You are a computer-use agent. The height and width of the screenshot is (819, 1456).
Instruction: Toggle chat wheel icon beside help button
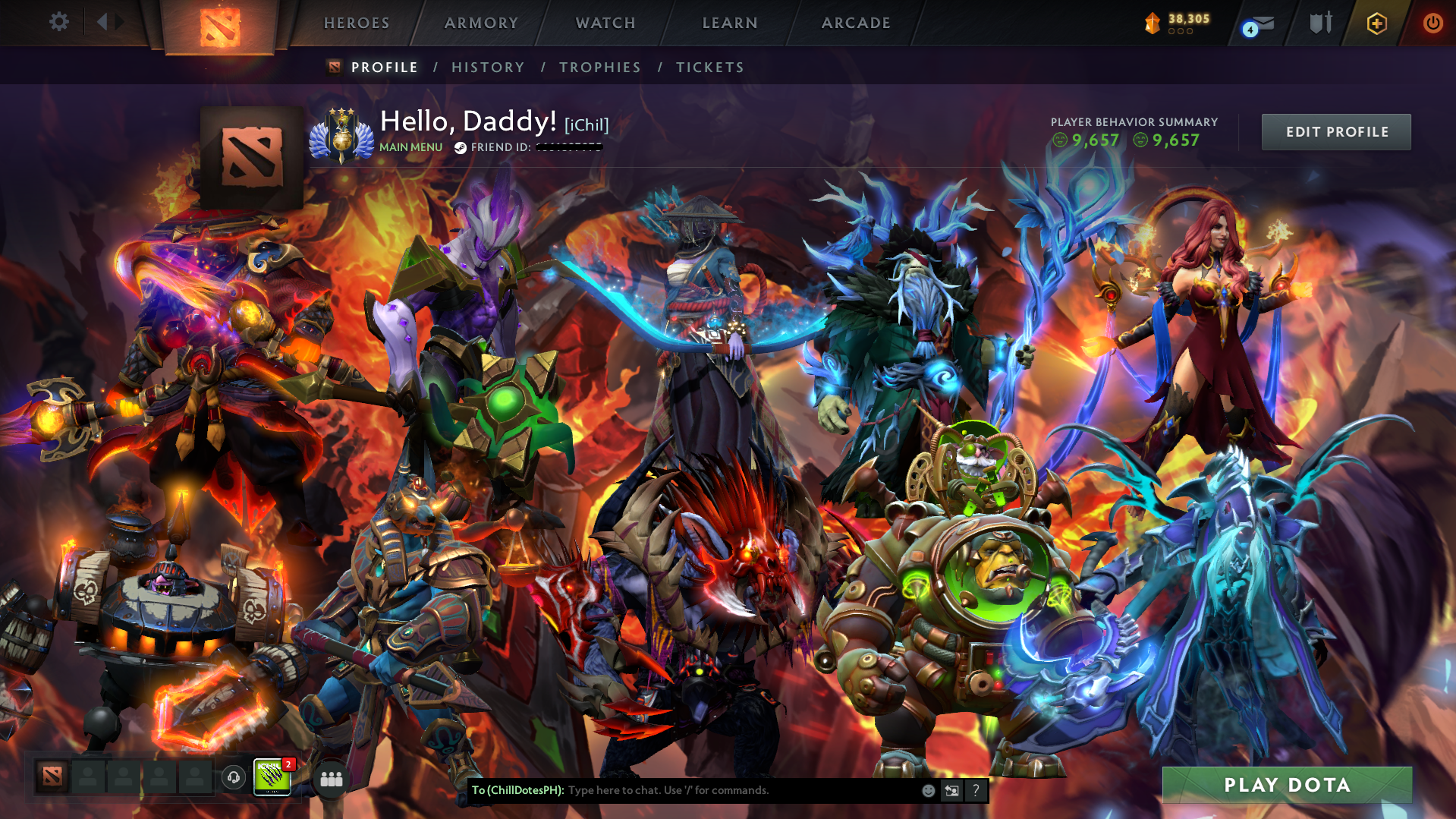[x=952, y=790]
